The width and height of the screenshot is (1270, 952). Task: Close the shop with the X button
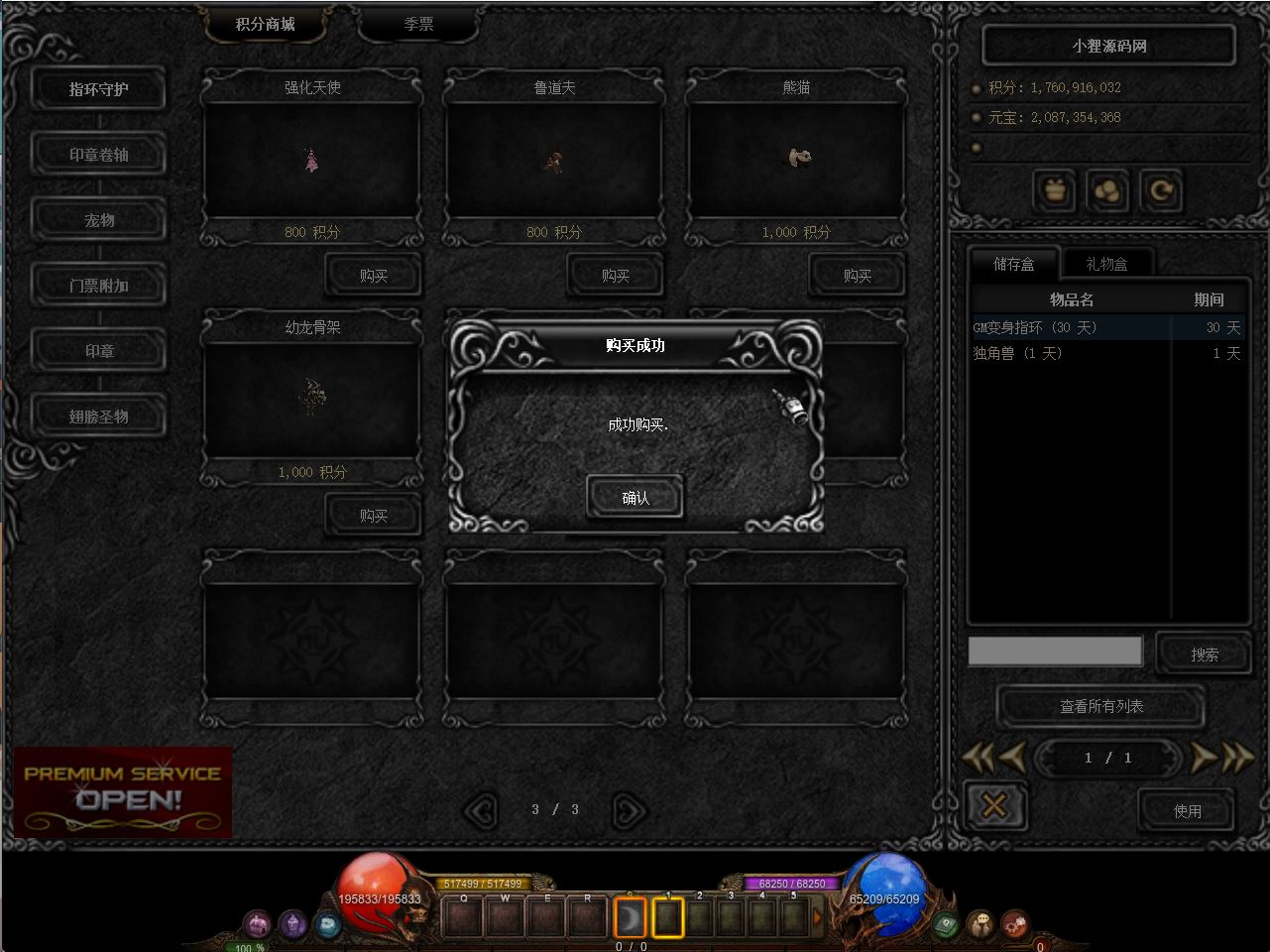993,806
